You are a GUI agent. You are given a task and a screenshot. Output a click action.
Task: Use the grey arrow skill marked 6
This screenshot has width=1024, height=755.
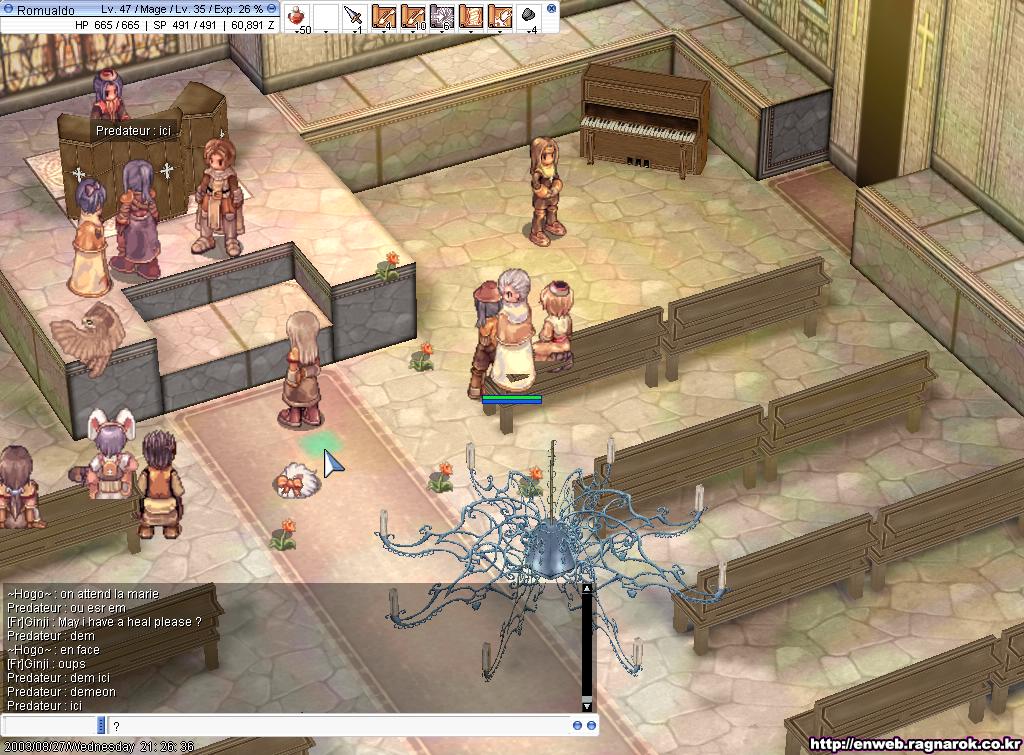click(x=442, y=16)
